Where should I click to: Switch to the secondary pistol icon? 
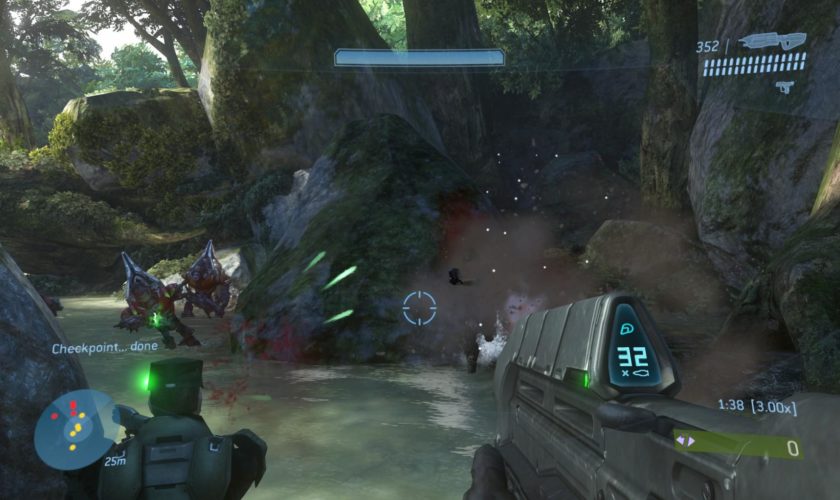(x=784, y=87)
